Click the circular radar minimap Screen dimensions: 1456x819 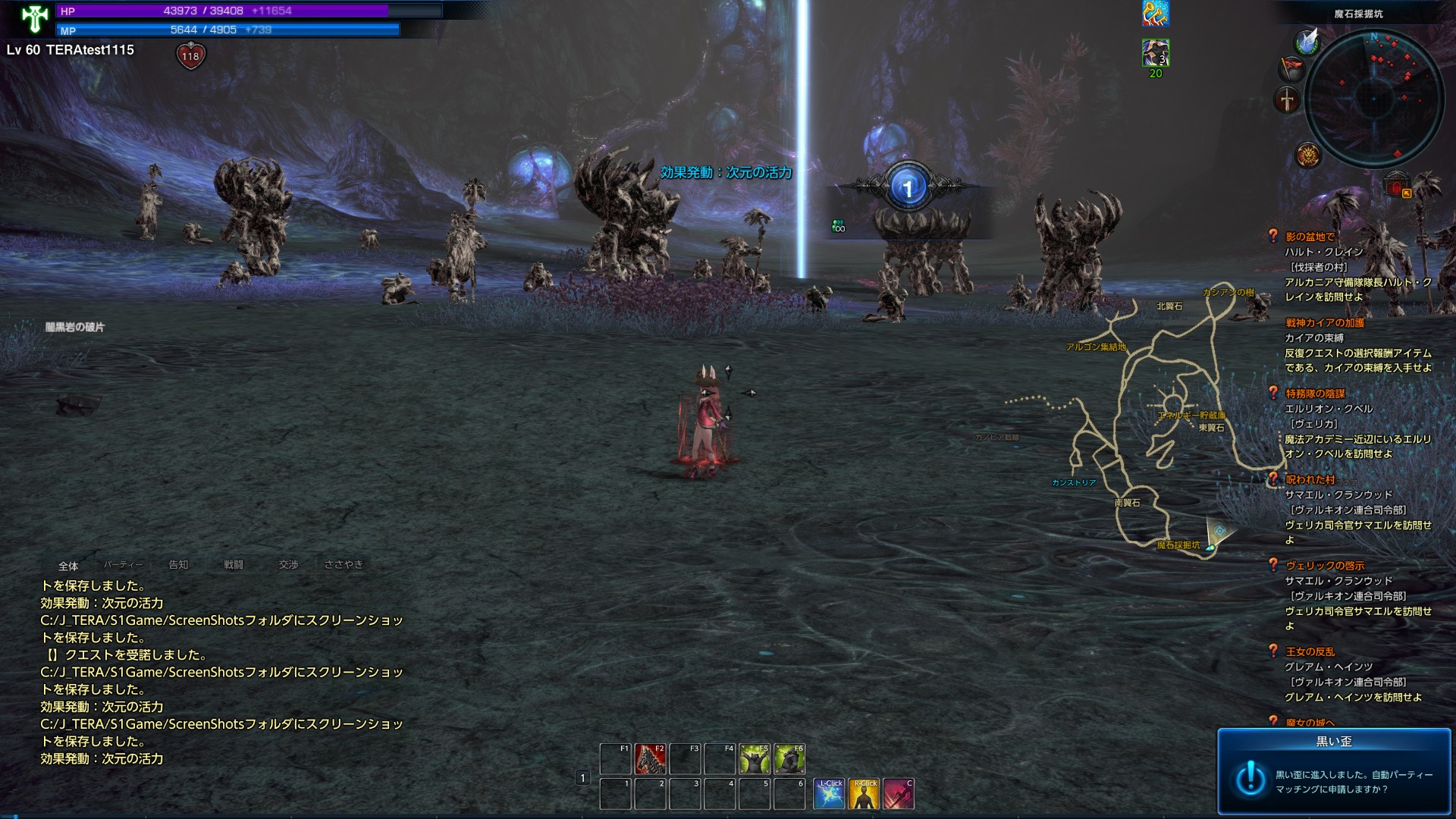point(1373,98)
